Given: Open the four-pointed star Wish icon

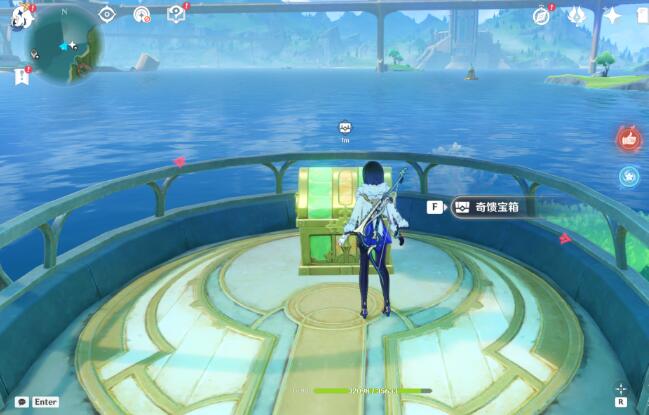Looking at the screenshot, I should (612, 15).
